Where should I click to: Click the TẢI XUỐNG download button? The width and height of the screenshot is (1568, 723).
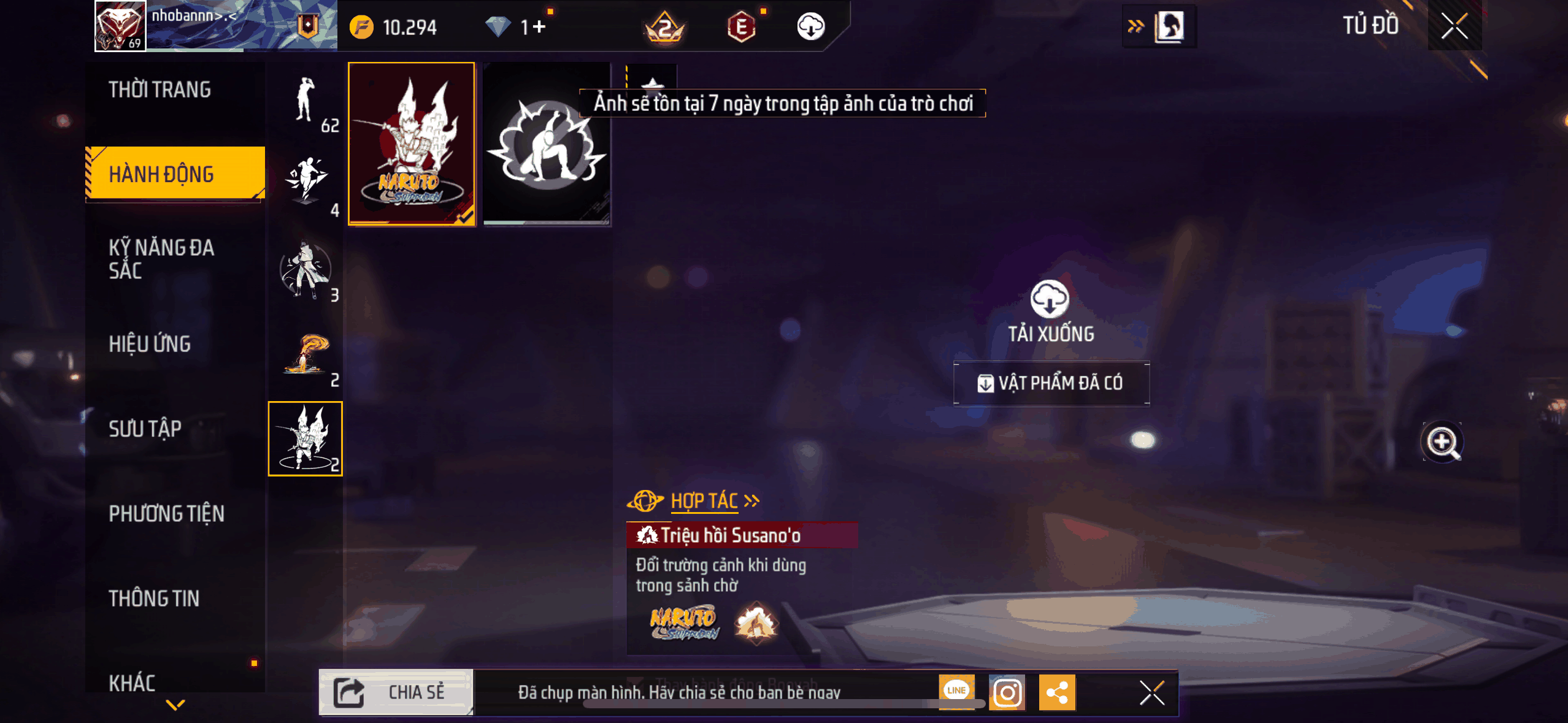[1050, 311]
